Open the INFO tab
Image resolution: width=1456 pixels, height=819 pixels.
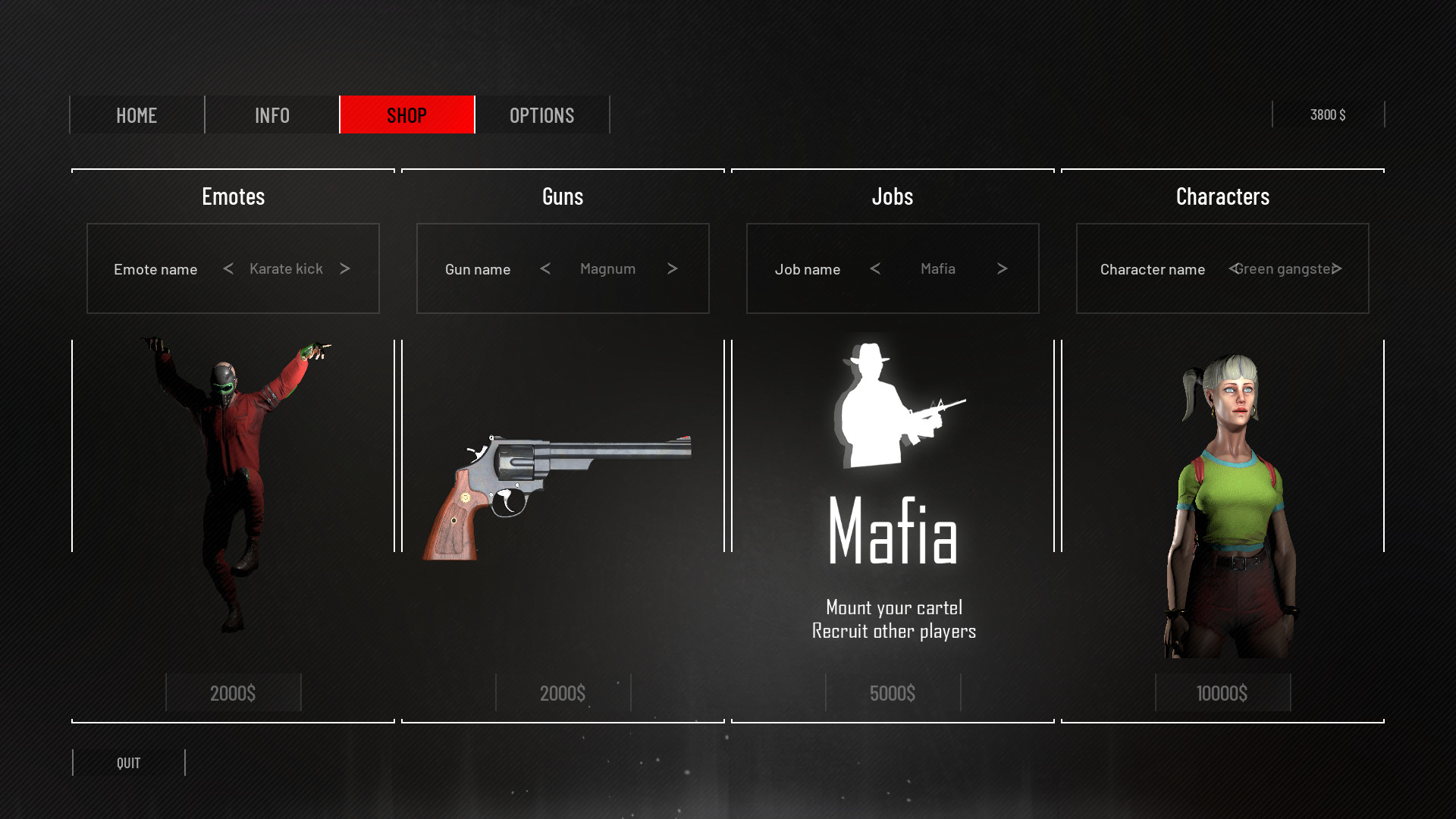coord(271,115)
